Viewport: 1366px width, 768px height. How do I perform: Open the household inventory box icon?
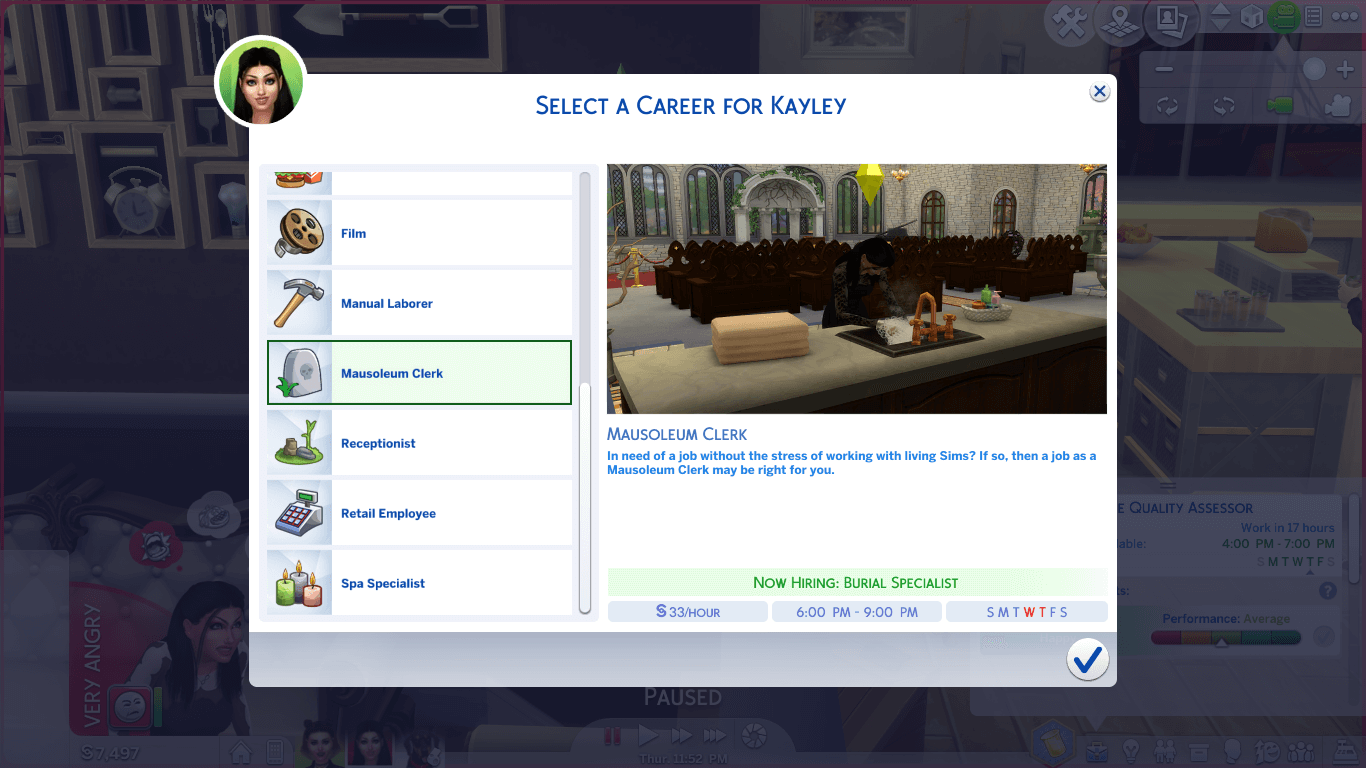pyautogui.click(x=1201, y=750)
